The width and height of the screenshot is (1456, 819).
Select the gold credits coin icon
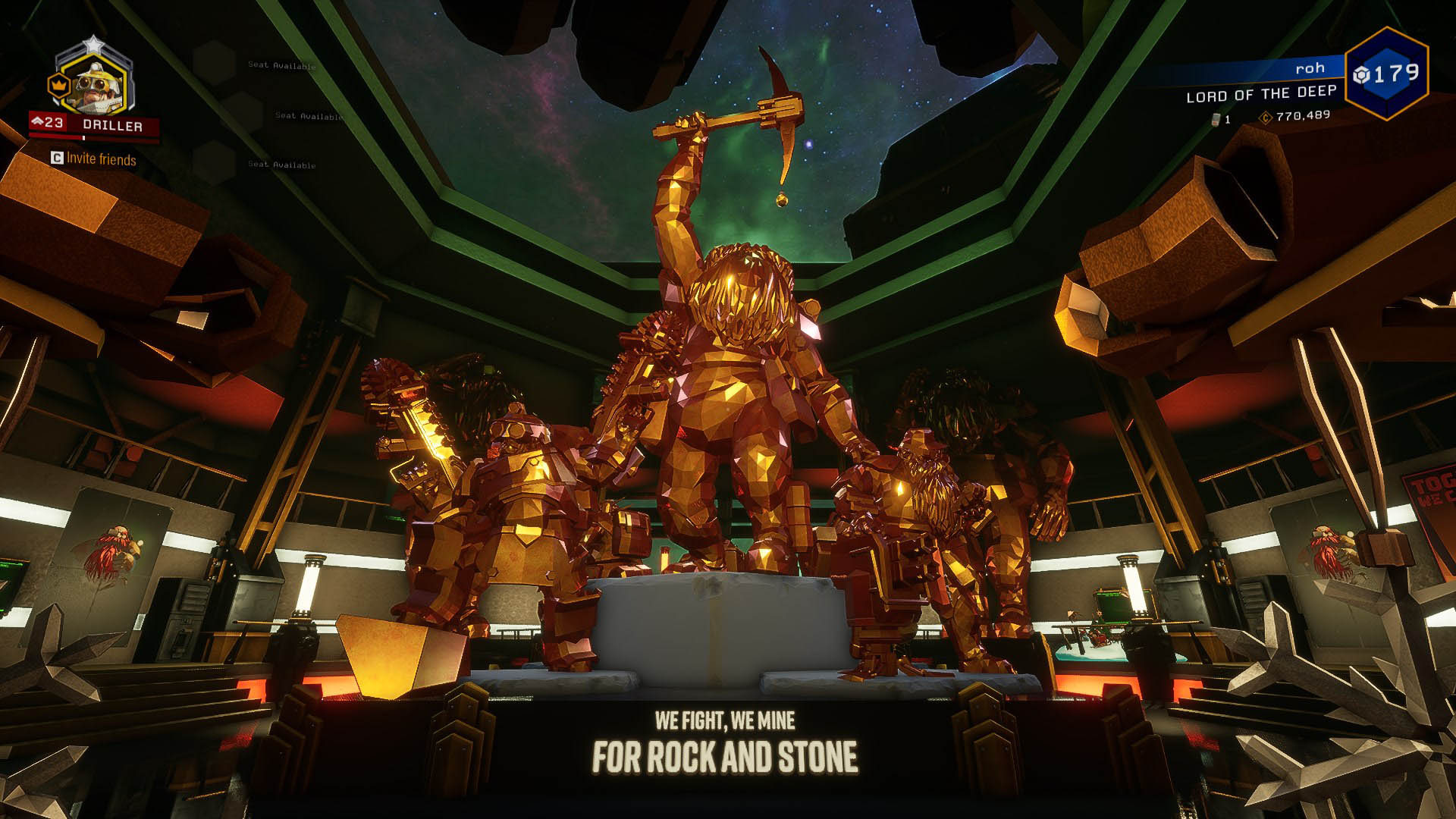click(x=1266, y=118)
